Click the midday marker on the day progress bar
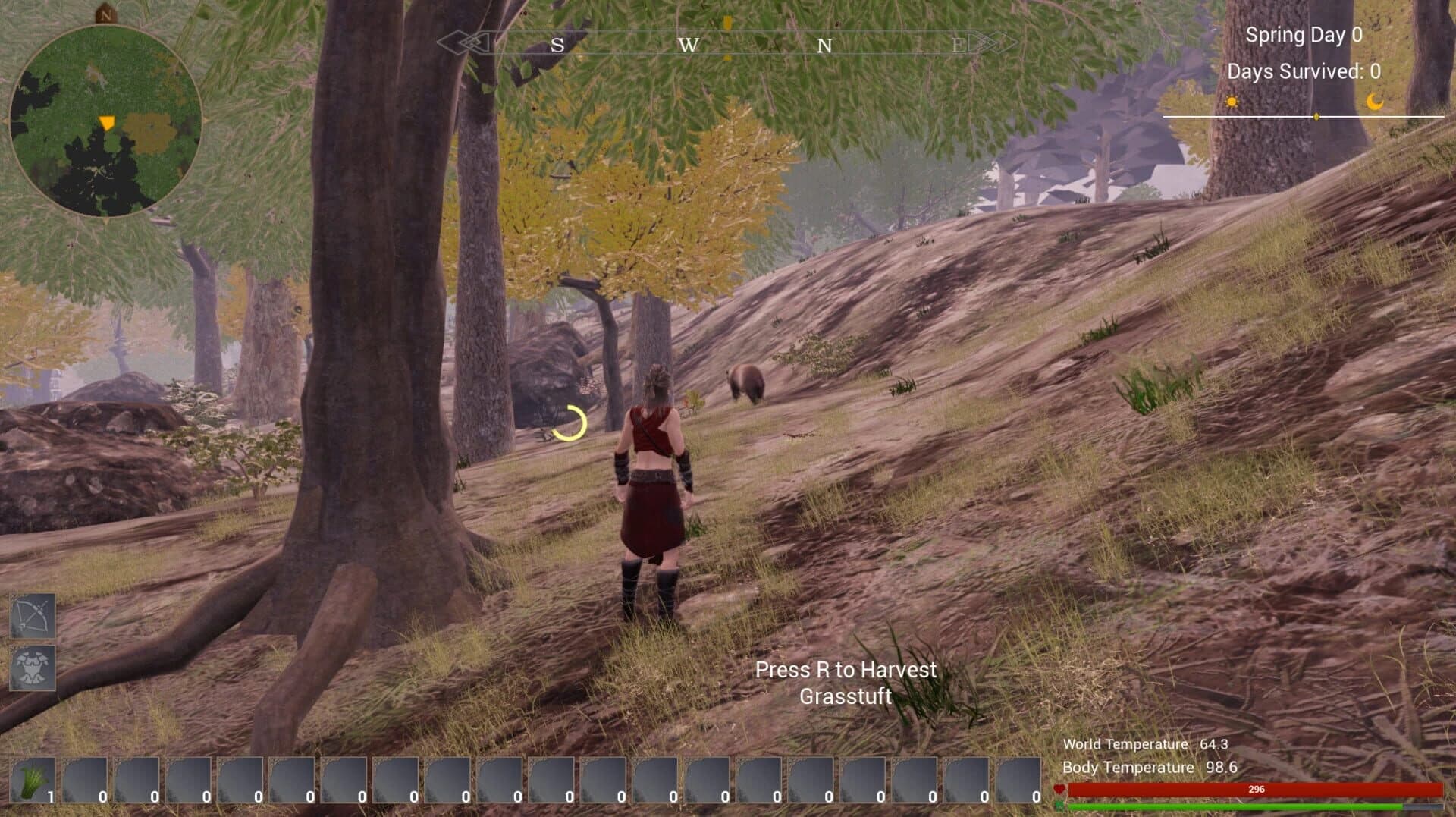Viewport: 1456px width, 817px height. (1316, 116)
